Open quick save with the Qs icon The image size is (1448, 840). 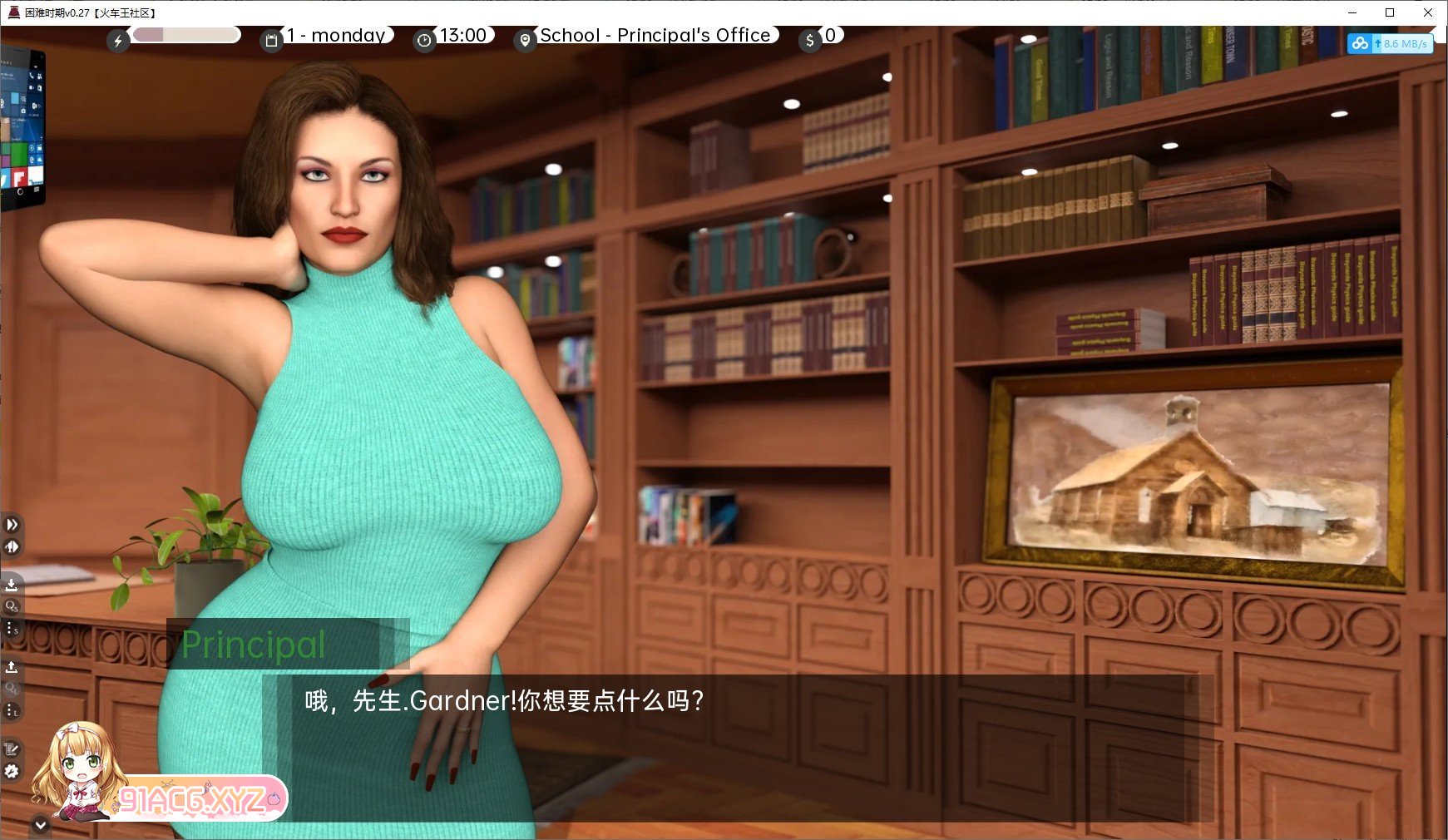12,607
